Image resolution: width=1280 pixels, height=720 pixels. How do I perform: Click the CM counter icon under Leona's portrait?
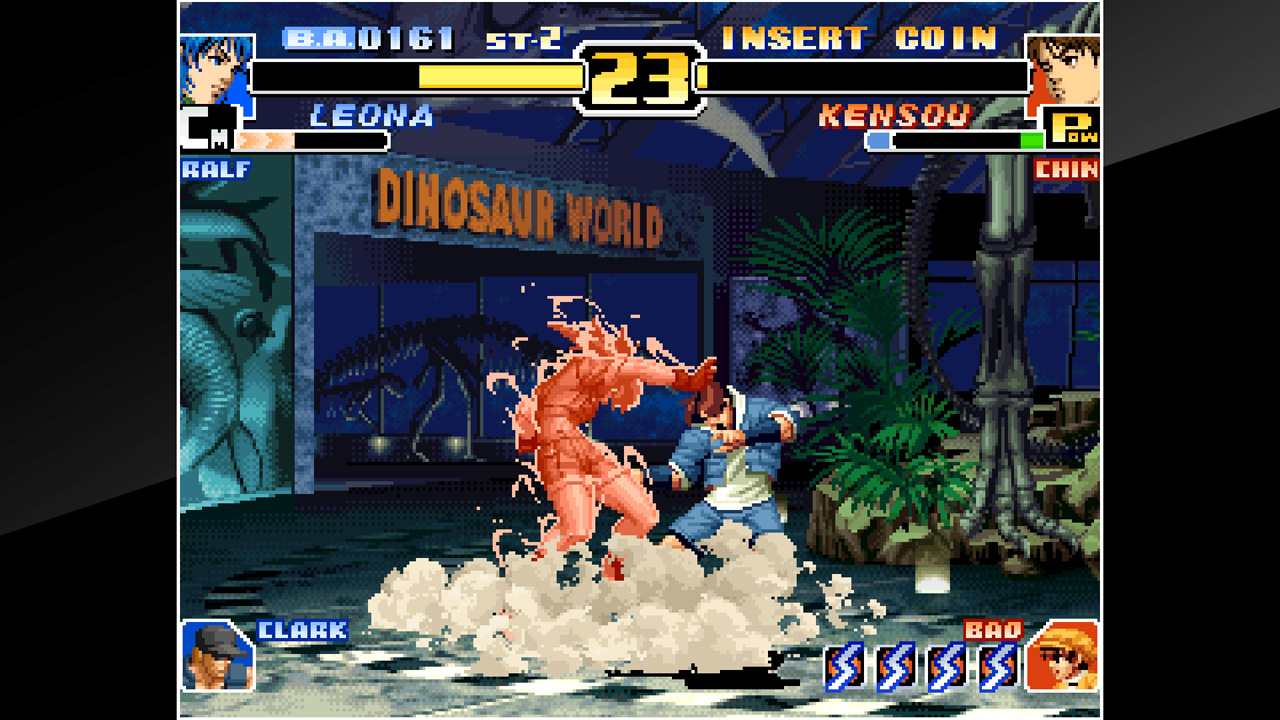point(205,130)
